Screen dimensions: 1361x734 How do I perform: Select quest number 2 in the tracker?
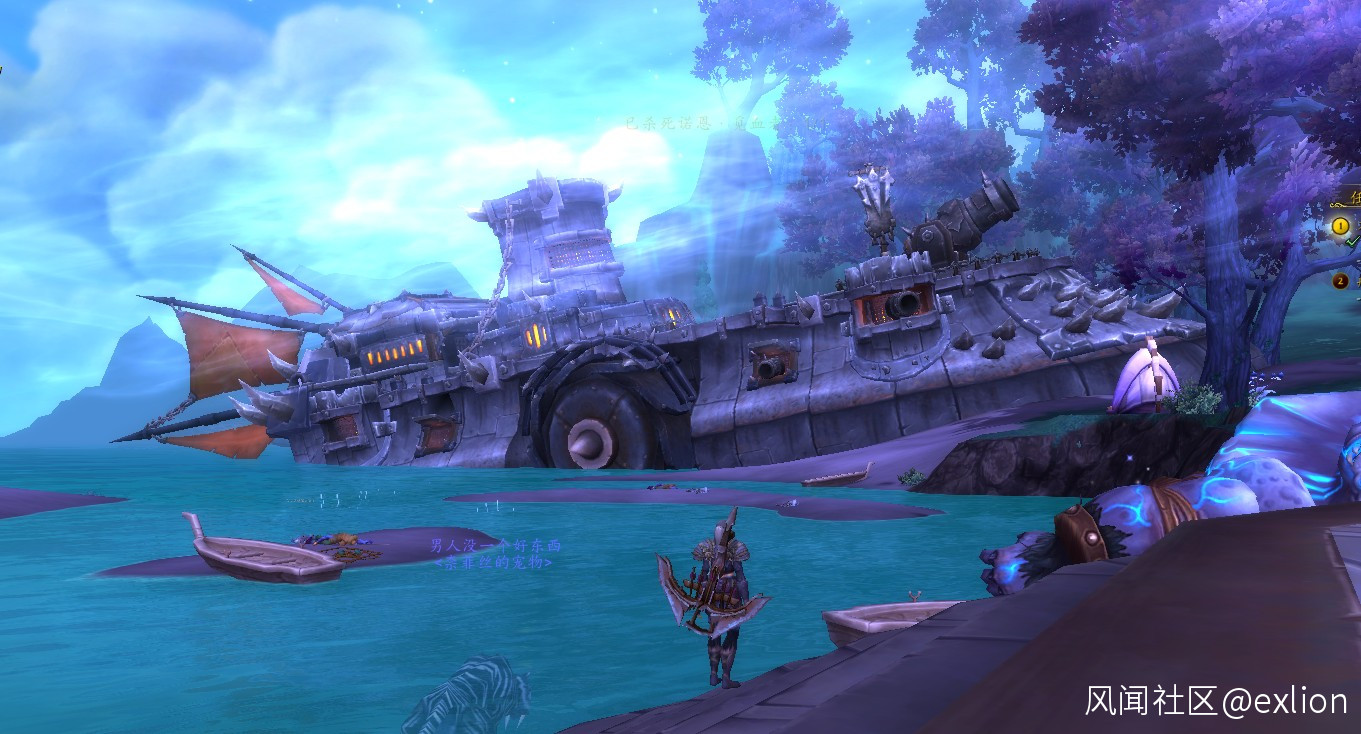coord(1340,281)
